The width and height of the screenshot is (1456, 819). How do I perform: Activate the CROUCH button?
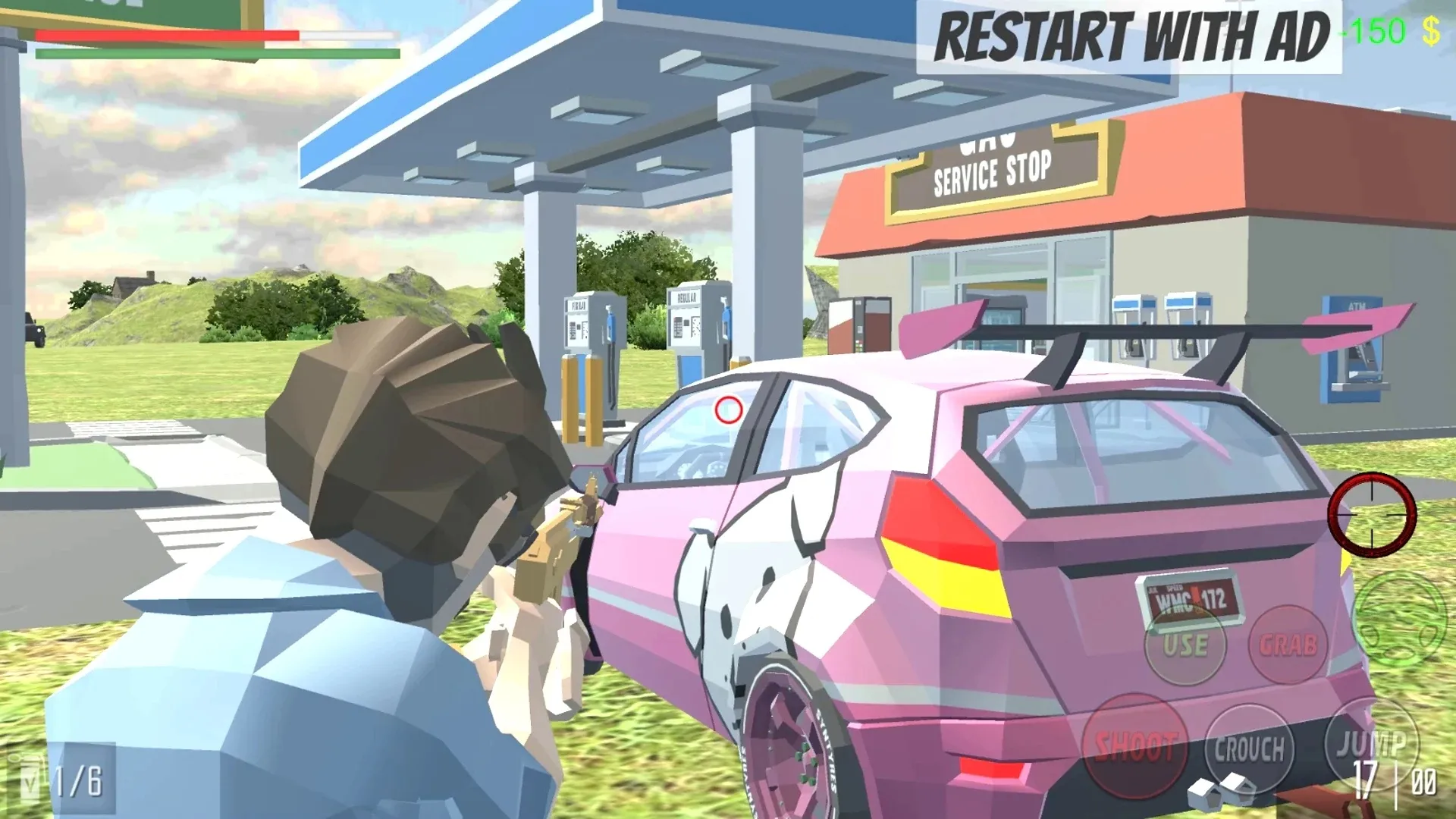(x=1249, y=749)
